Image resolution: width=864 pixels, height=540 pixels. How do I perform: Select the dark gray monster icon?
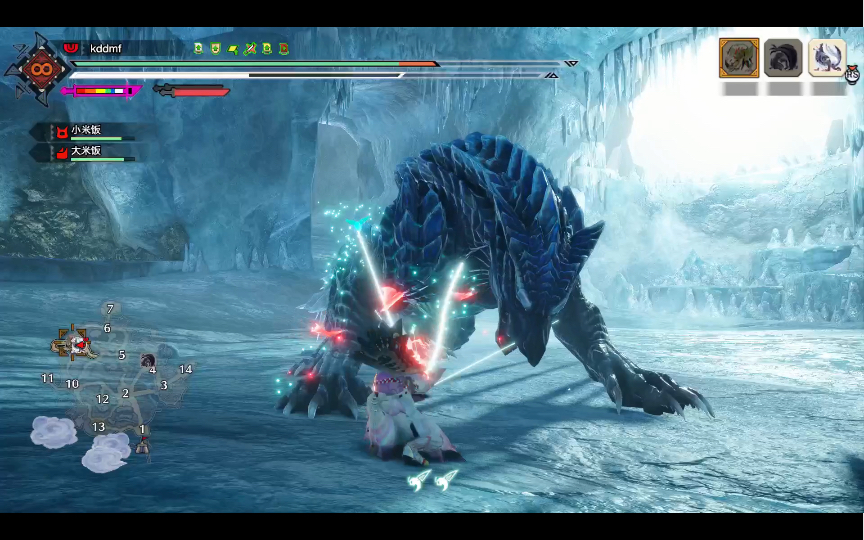coord(783,58)
